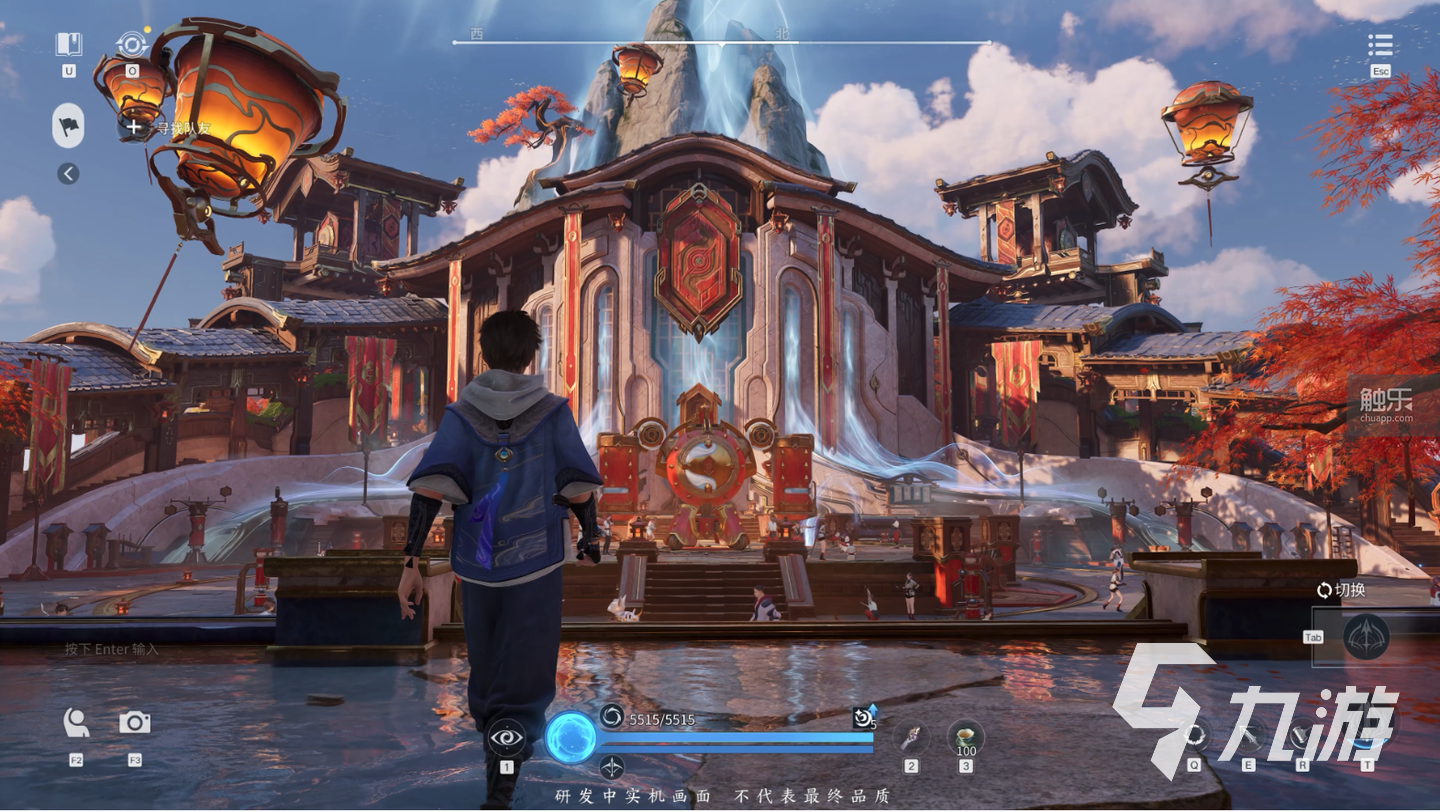Open photo mode camera icon

pyautogui.click(x=135, y=723)
